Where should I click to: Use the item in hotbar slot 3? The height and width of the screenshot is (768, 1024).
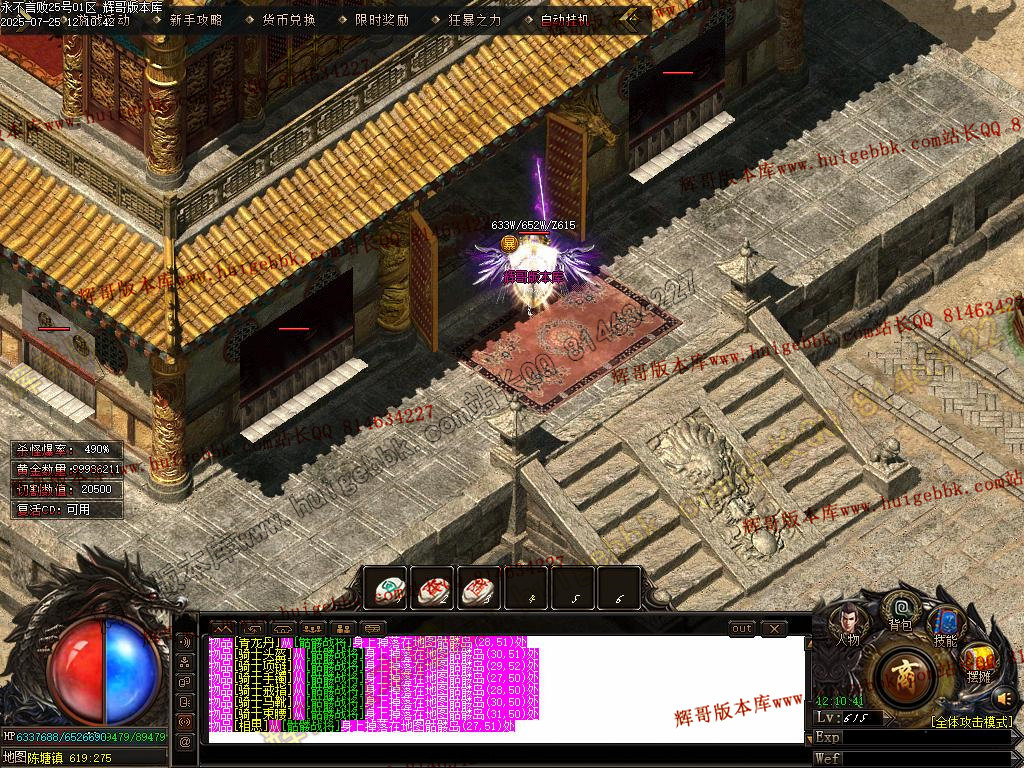click(478, 589)
